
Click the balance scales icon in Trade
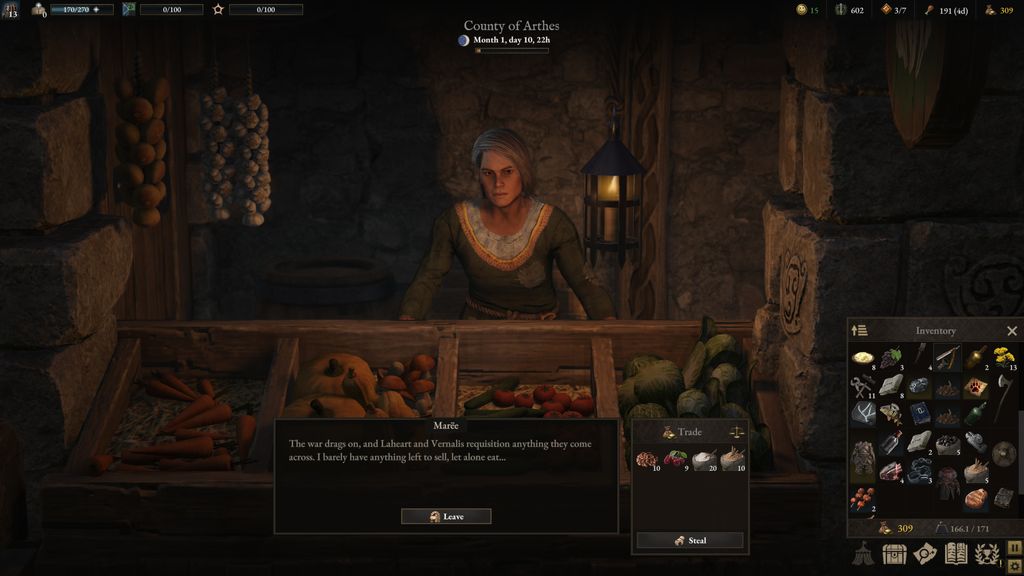[737, 432]
